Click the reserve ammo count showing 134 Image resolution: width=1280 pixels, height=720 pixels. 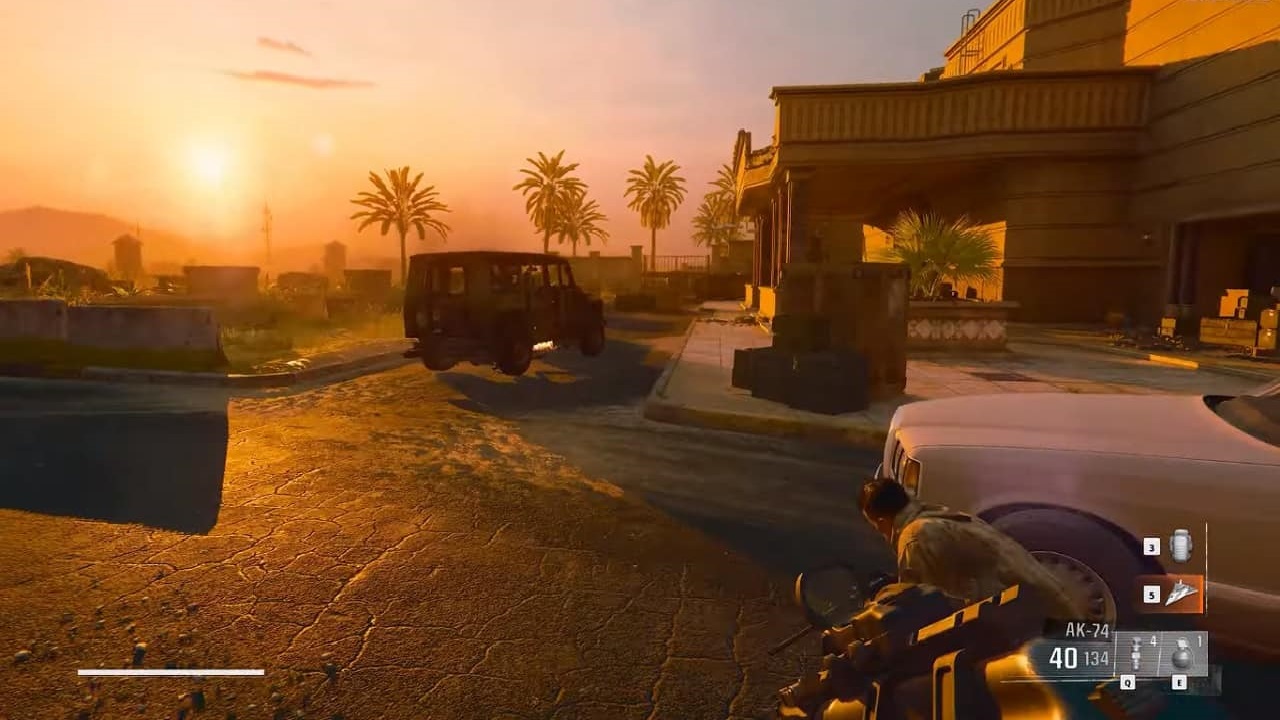click(1095, 656)
